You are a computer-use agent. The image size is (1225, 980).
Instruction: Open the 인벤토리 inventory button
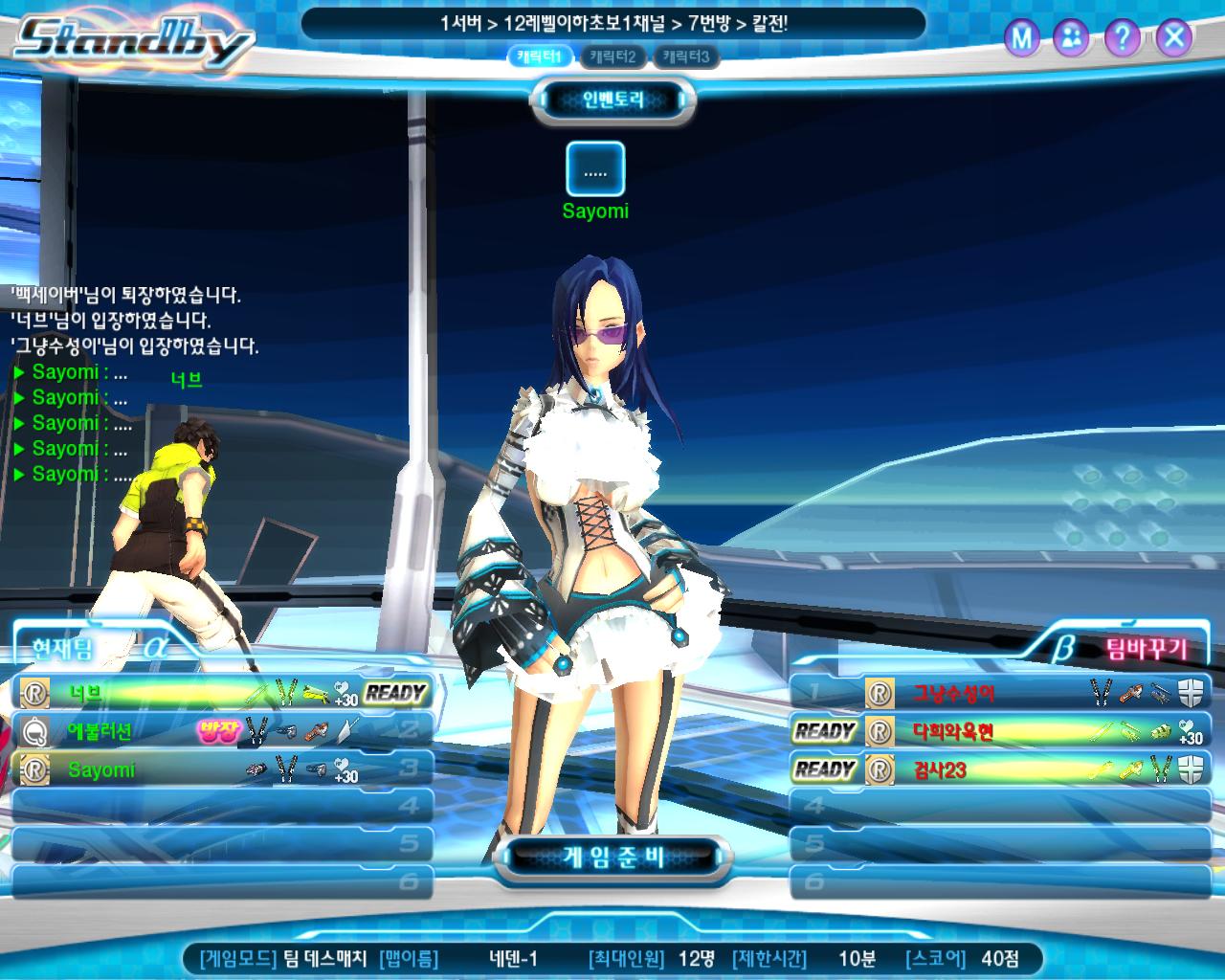[x=613, y=100]
